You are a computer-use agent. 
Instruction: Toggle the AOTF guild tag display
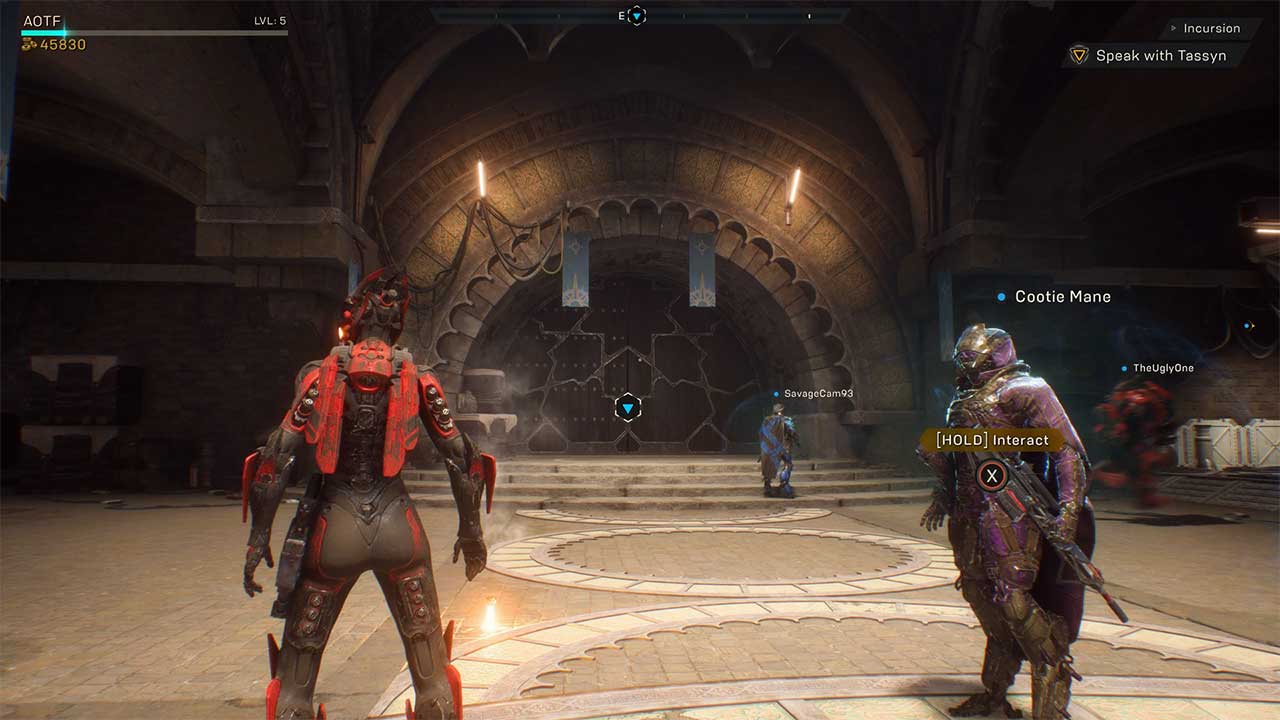click(x=40, y=20)
